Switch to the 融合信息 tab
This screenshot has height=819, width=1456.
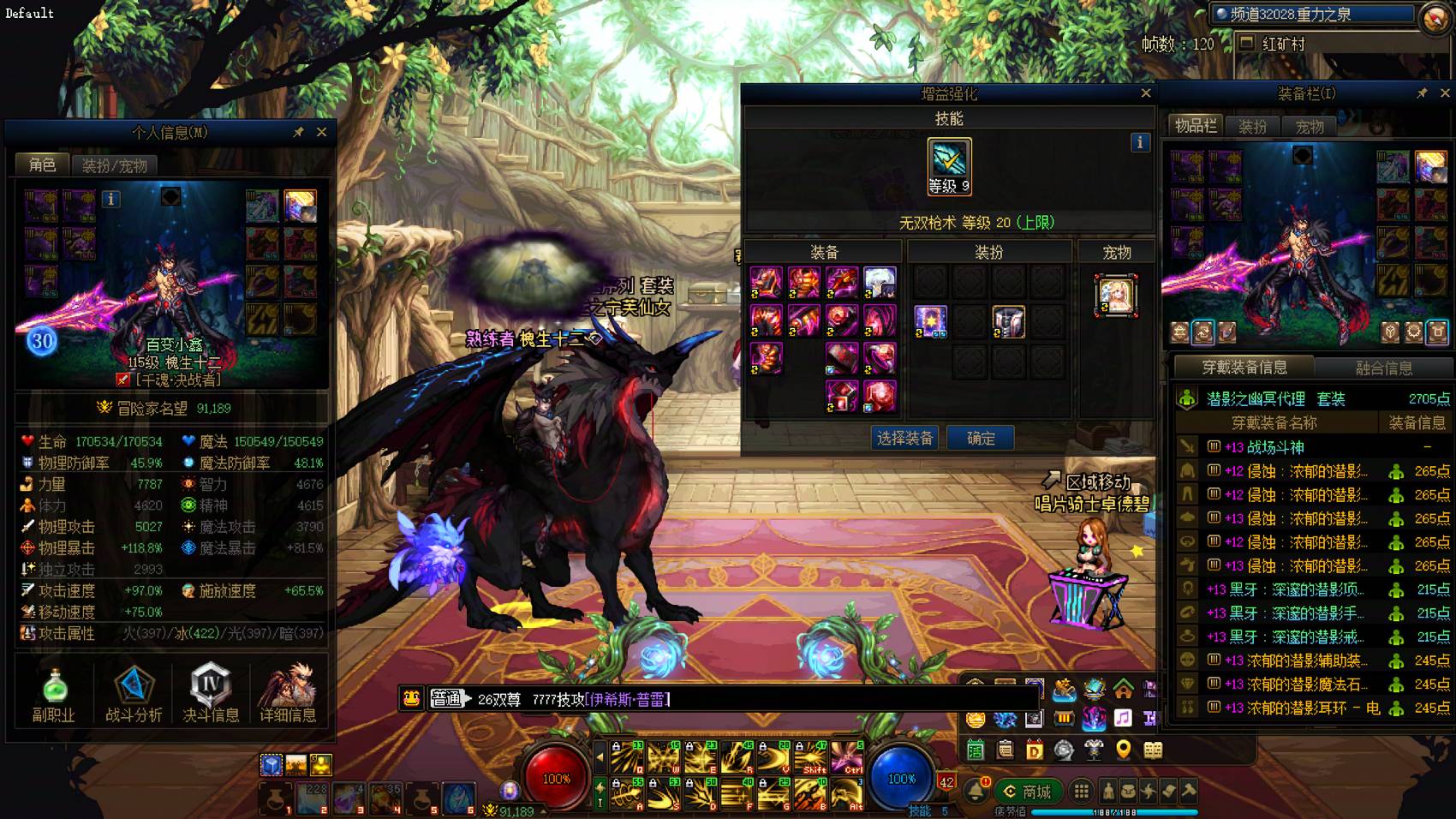pyautogui.click(x=1383, y=368)
